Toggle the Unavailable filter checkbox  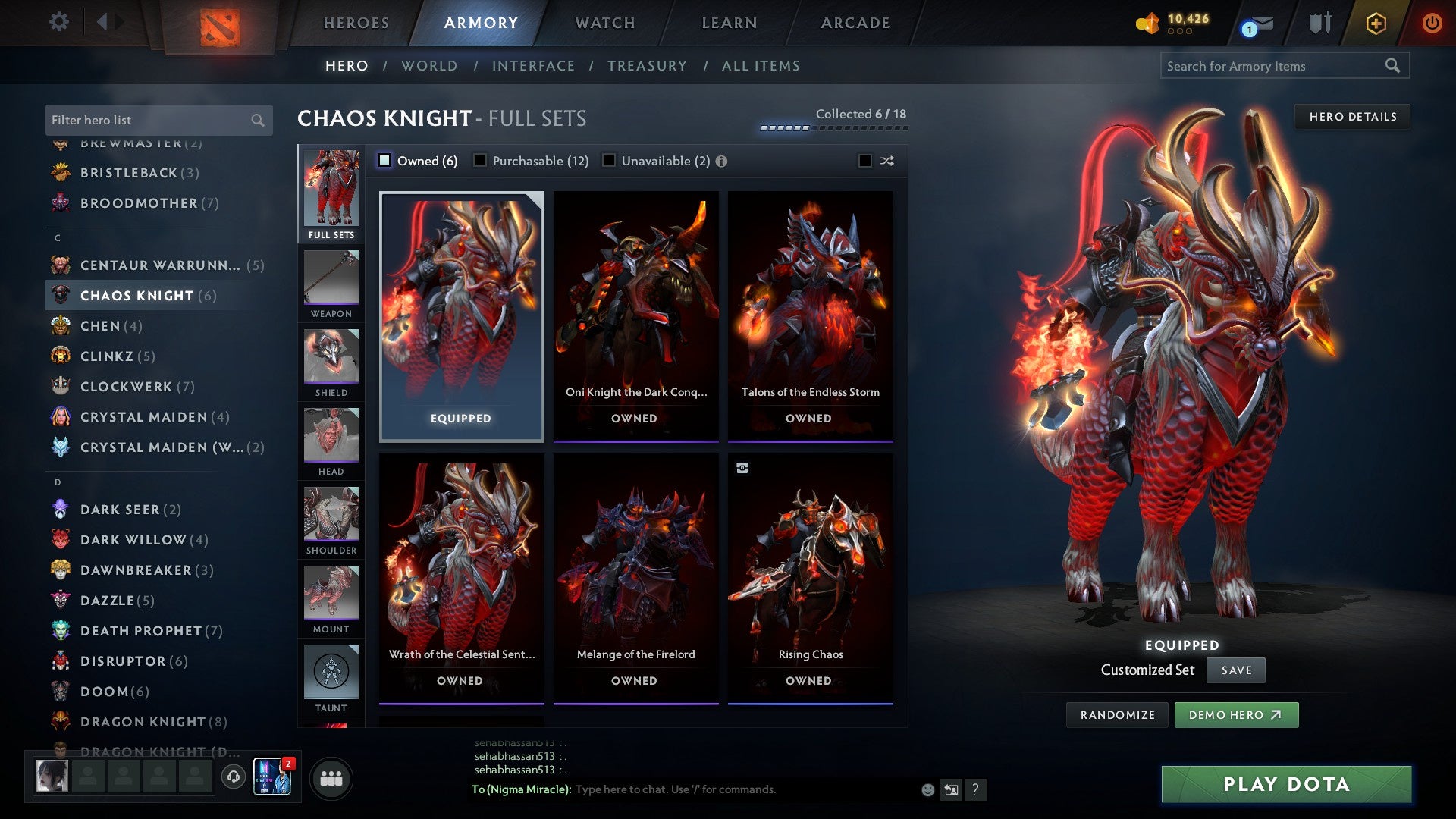(x=609, y=161)
